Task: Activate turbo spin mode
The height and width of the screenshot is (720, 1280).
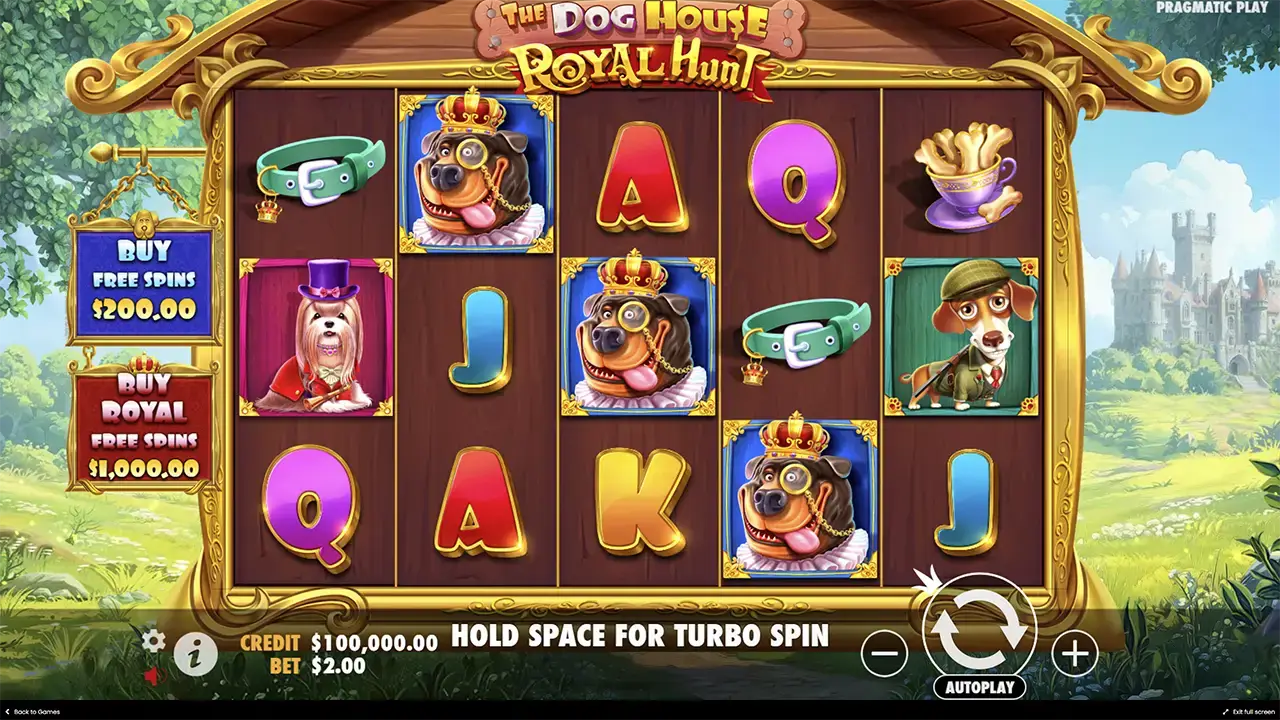Action: point(640,634)
